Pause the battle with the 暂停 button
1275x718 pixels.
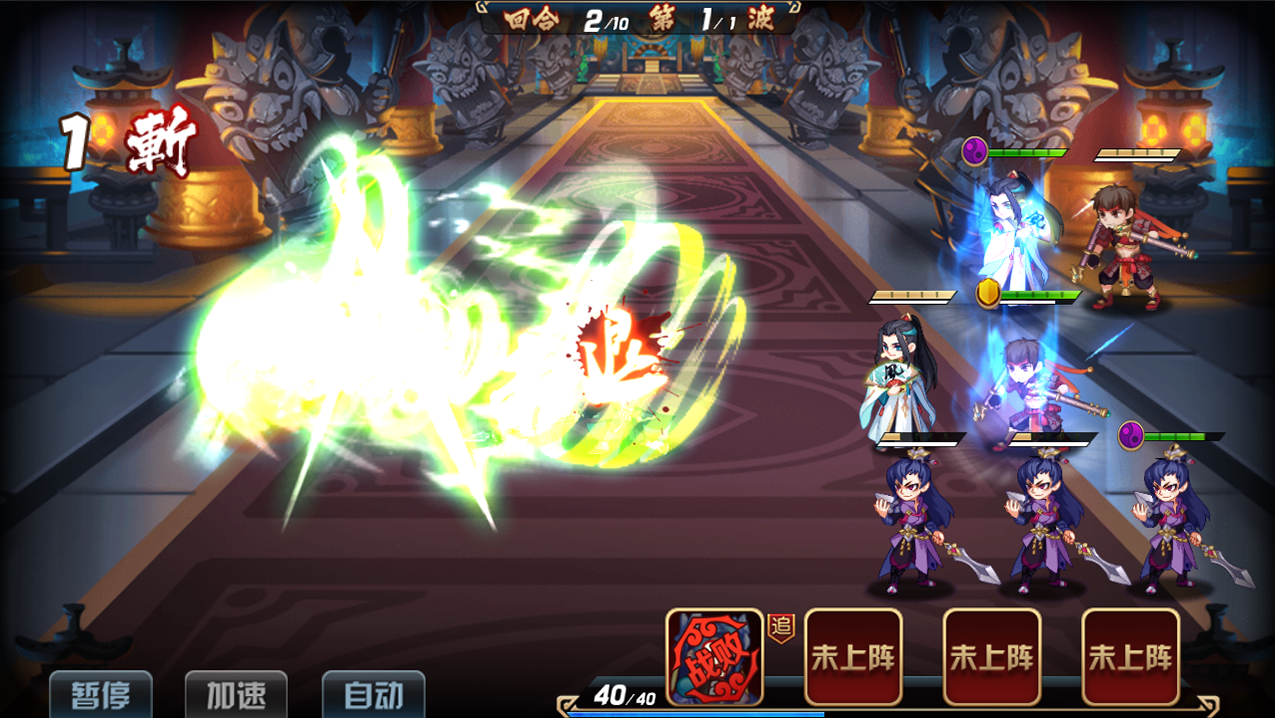[x=101, y=695]
